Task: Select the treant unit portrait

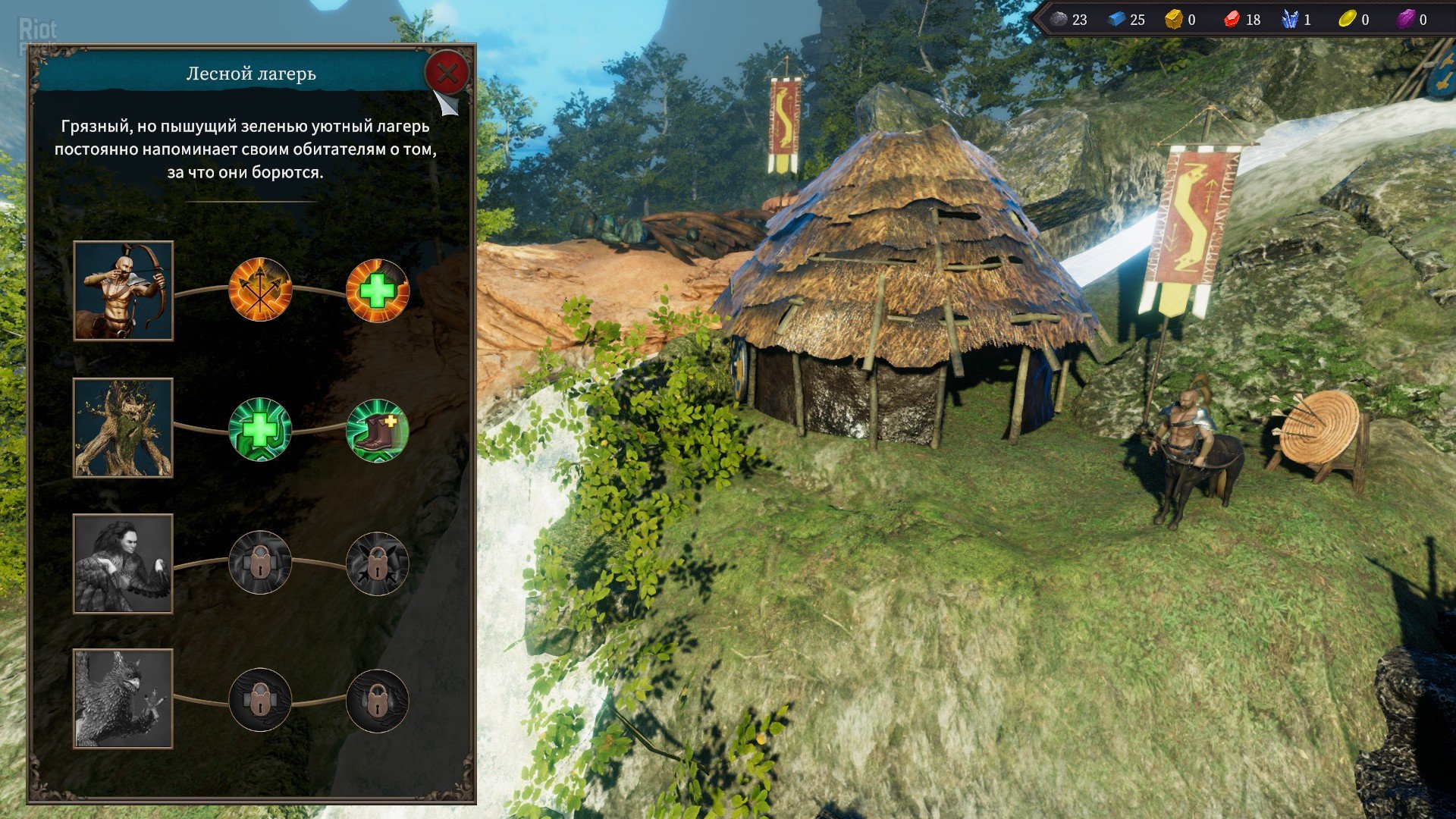Action: pyautogui.click(x=124, y=428)
